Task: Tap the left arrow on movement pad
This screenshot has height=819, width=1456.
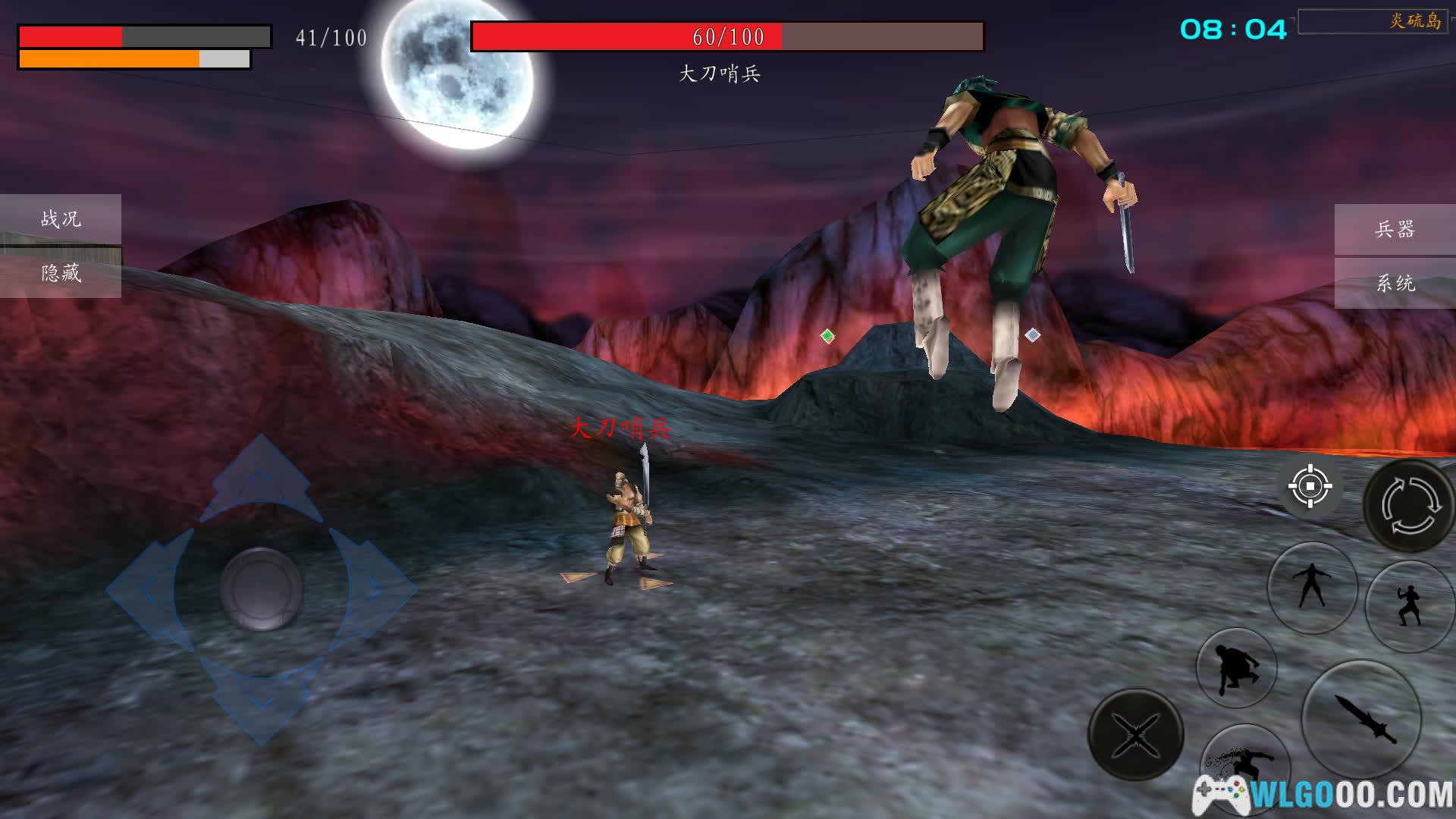Action: pyautogui.click(x=148, y=589)
